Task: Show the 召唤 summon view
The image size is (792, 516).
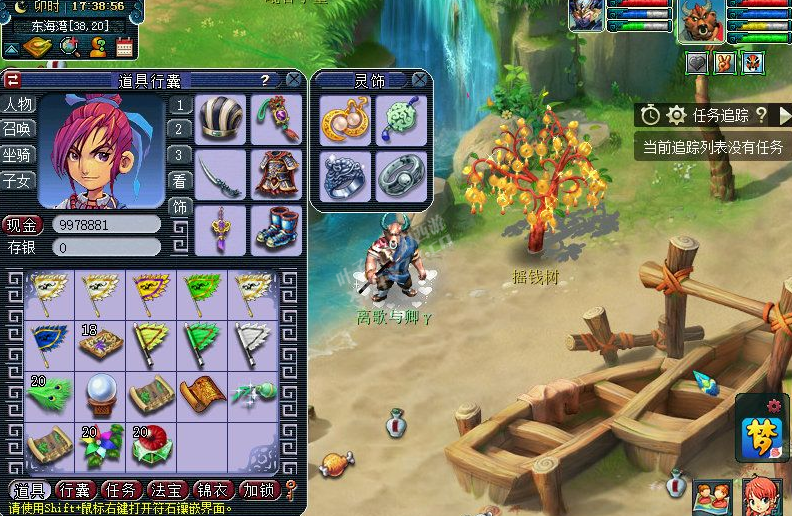Action: coord(17,129)
